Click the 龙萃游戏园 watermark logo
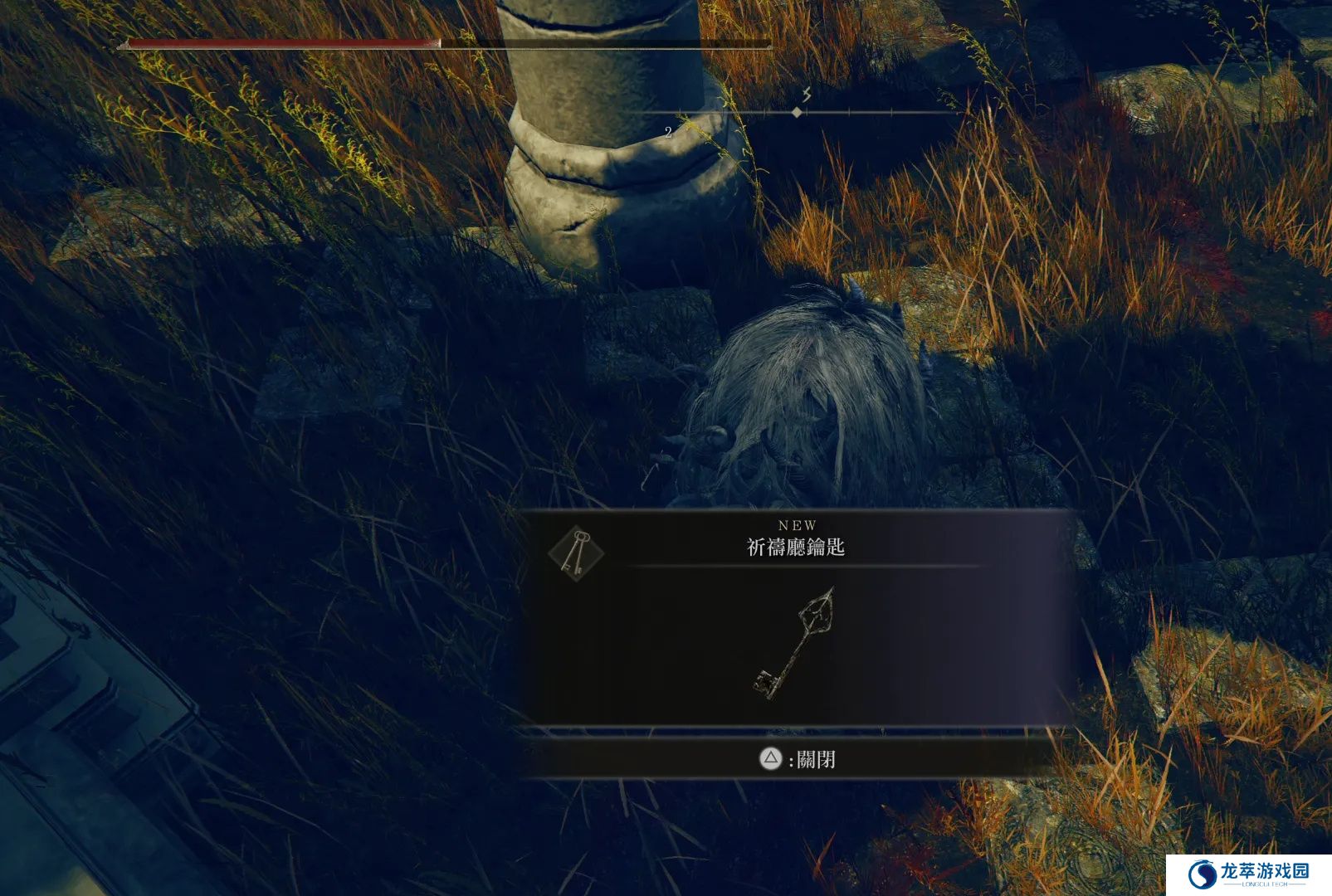1332x896 pixels. pos(1247,874)
